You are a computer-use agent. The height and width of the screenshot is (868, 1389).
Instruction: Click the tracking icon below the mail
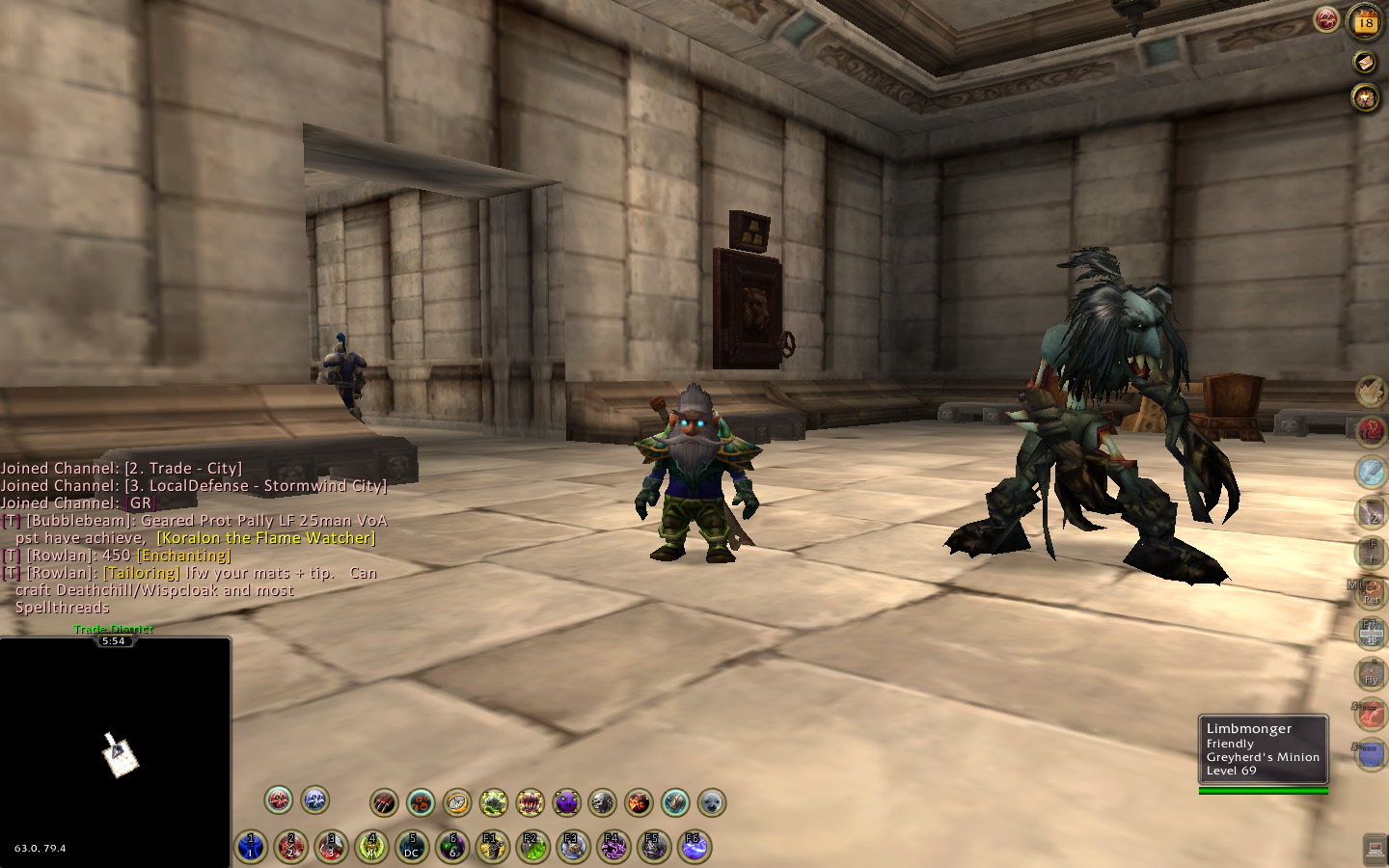[x=1365, y=97]
